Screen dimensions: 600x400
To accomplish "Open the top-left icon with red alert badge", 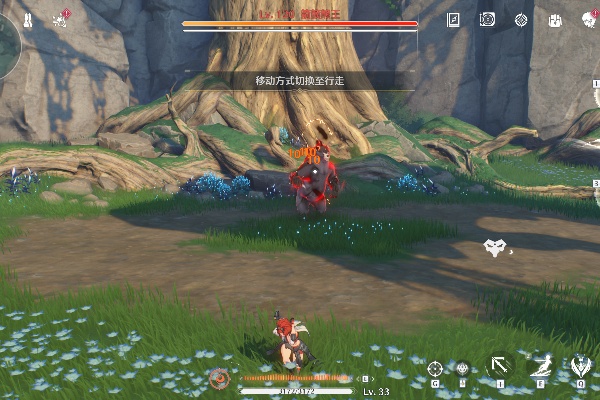I will 61,18.
